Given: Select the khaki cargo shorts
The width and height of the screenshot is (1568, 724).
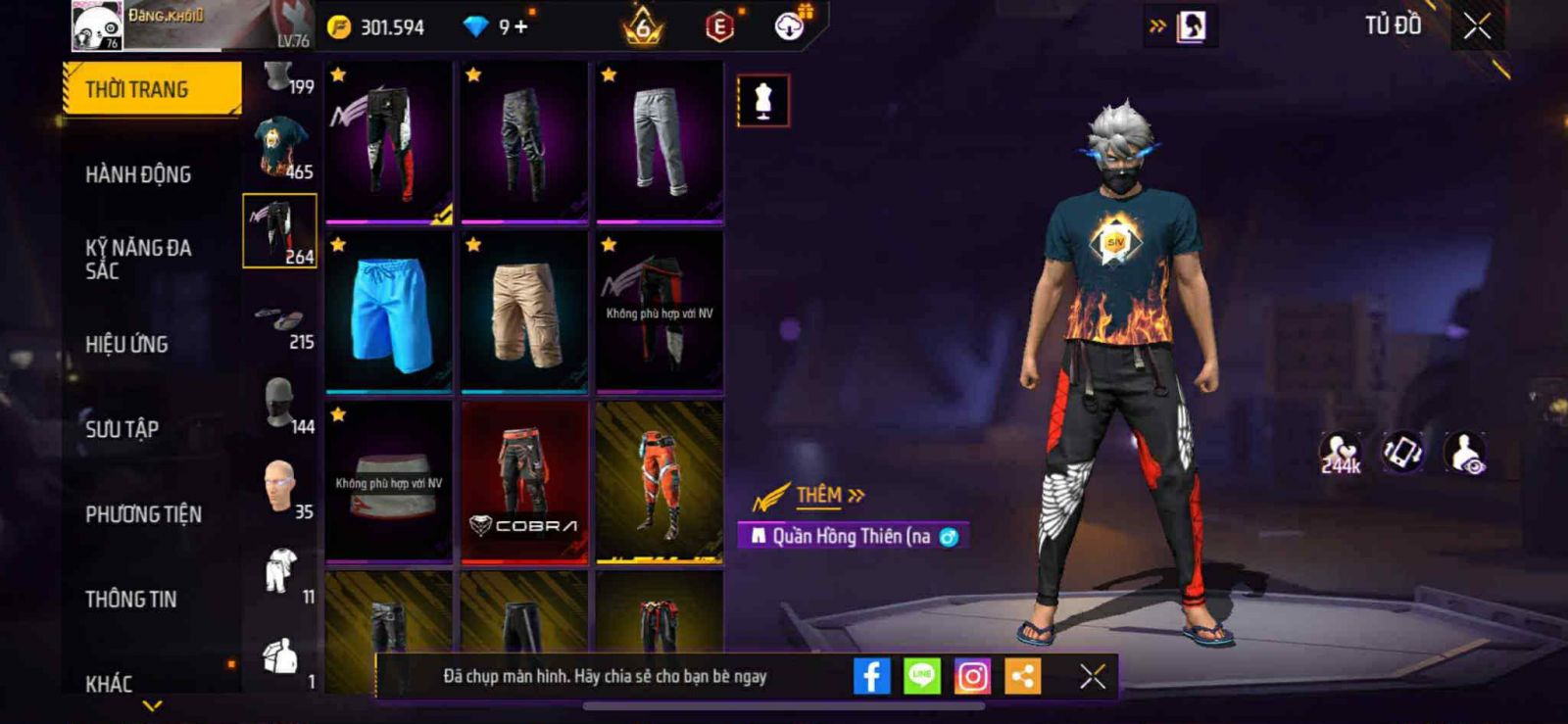Looking at the screenshot, I should 524,312.
